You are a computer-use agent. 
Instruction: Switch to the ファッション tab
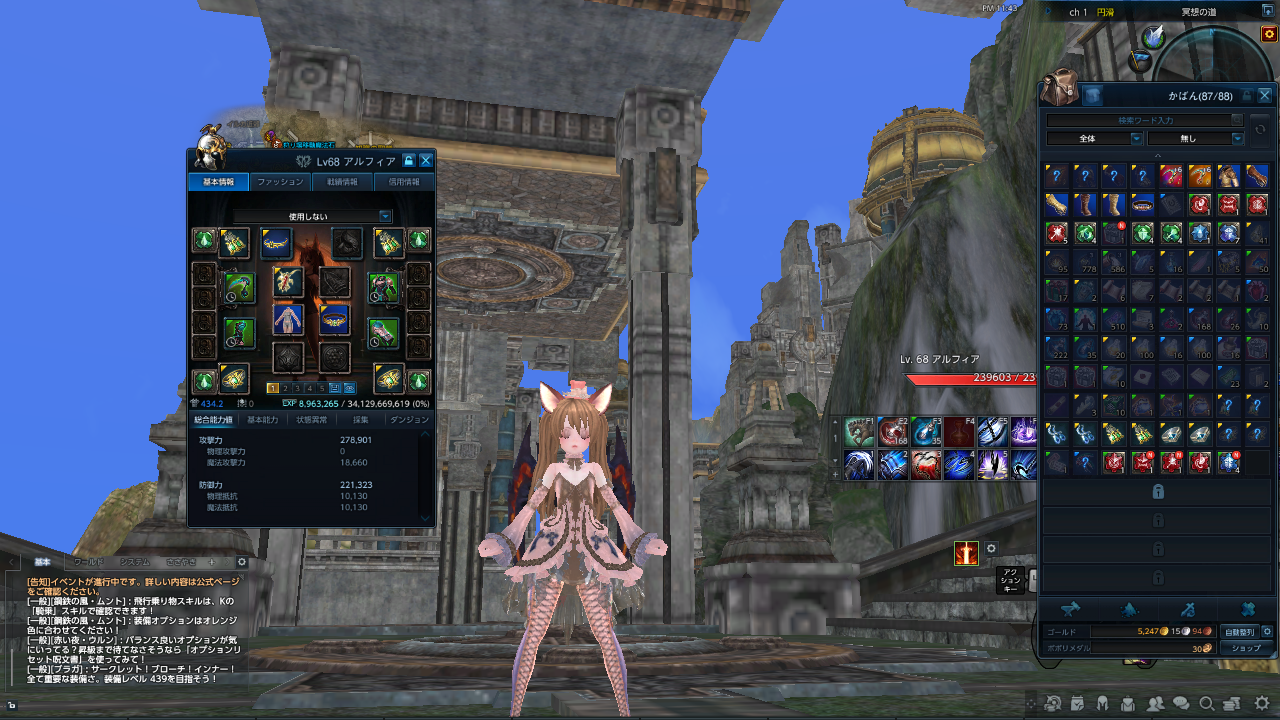[280, 182]
